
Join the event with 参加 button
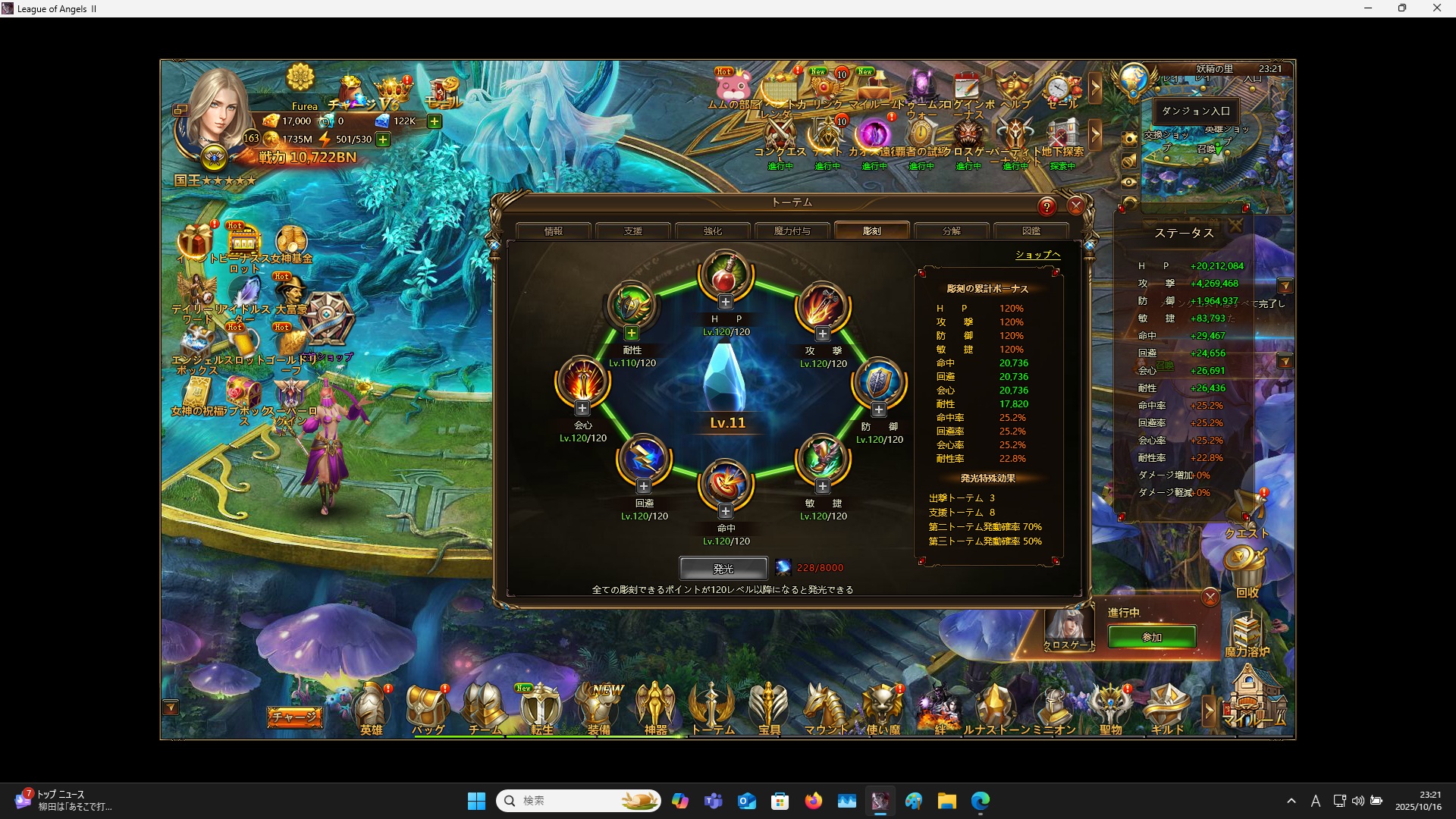[x=1152, y=637]
